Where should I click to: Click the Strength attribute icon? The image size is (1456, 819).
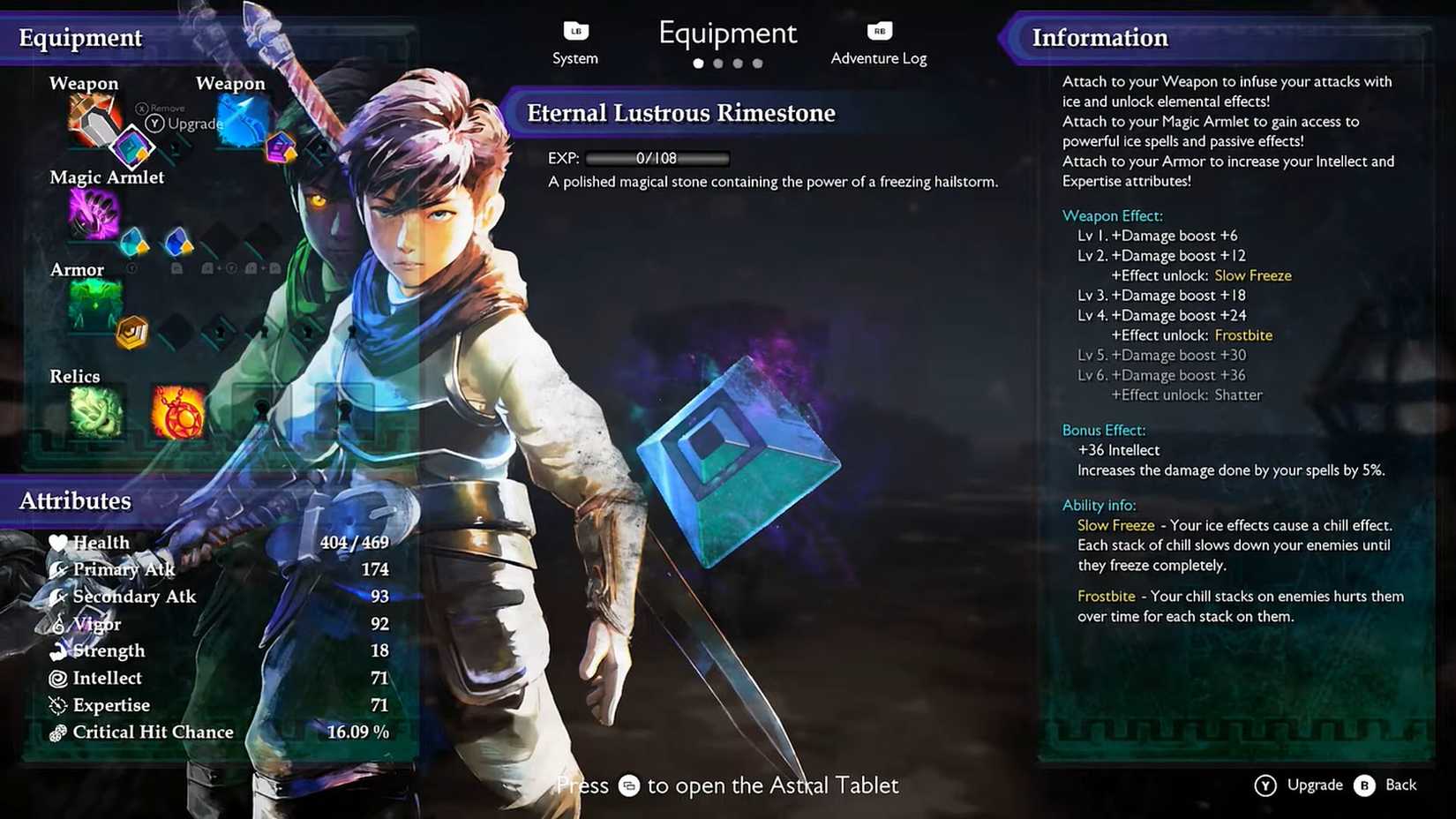[58, 650]
